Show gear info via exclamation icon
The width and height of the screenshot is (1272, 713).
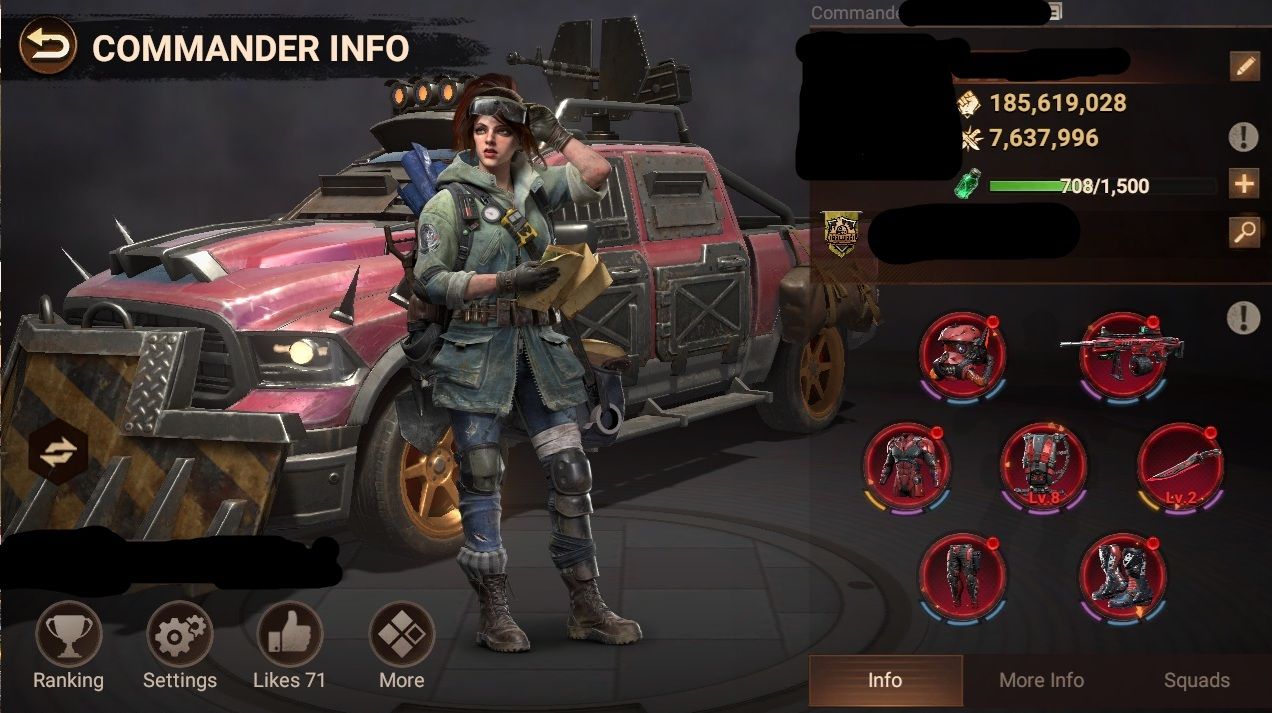click(x=1243, y=319)
